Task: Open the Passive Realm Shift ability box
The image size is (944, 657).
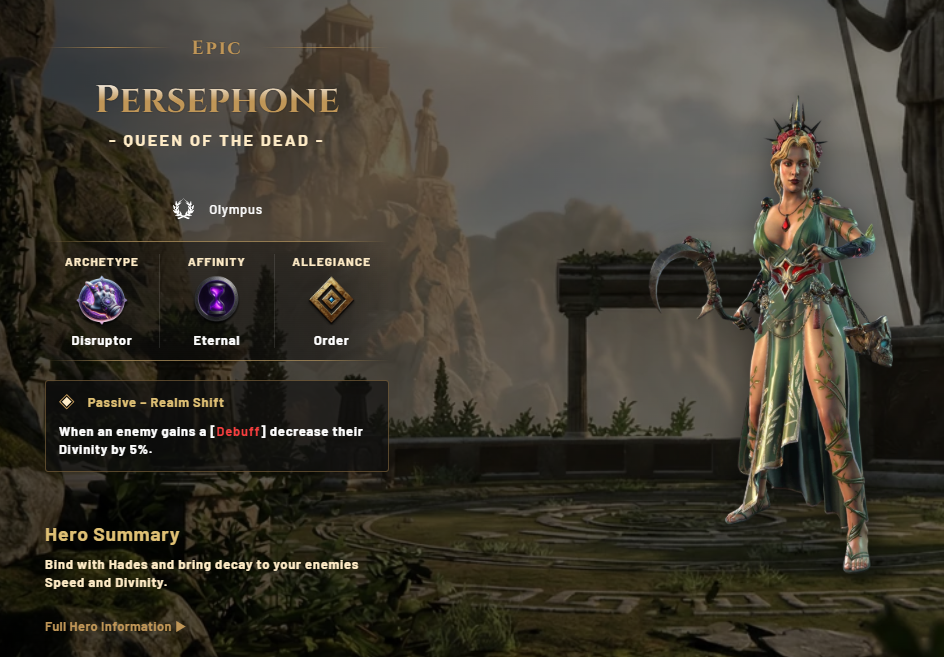Action: tap(217, 425)
